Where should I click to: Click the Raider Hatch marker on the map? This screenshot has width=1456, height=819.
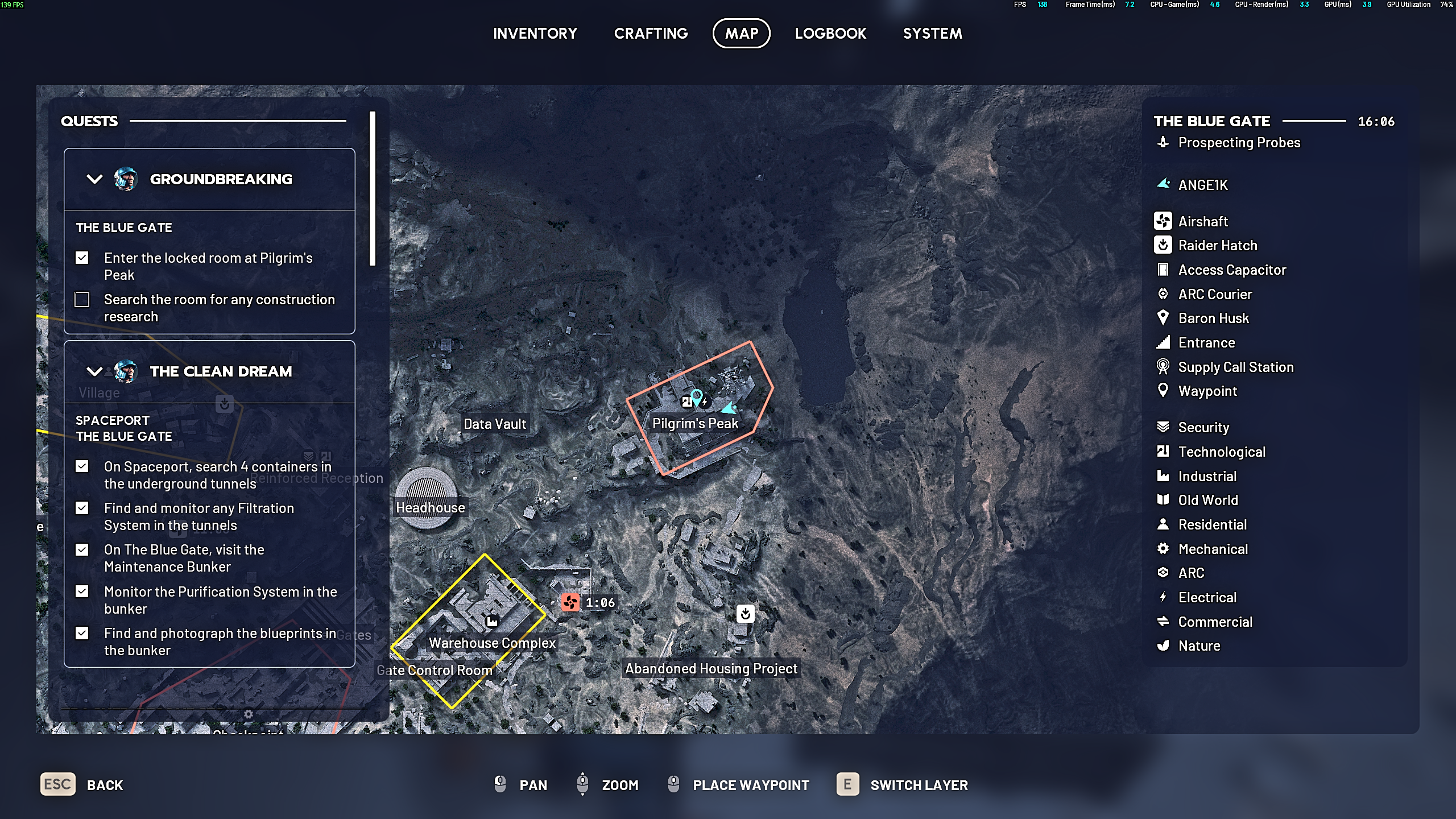click(745, 614)
